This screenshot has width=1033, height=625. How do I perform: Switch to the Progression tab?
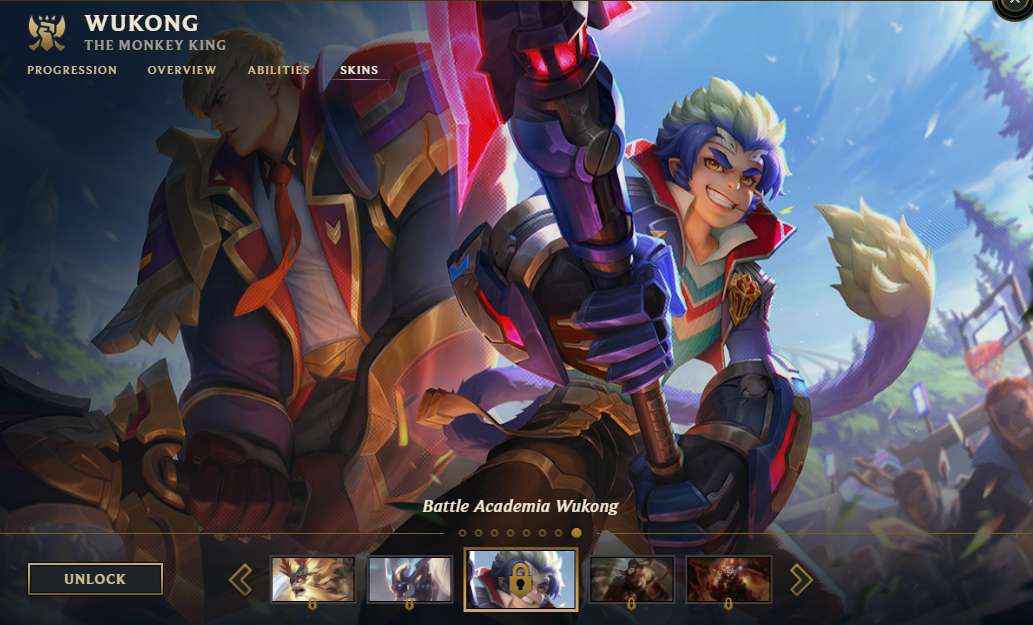tap(72, 70)
